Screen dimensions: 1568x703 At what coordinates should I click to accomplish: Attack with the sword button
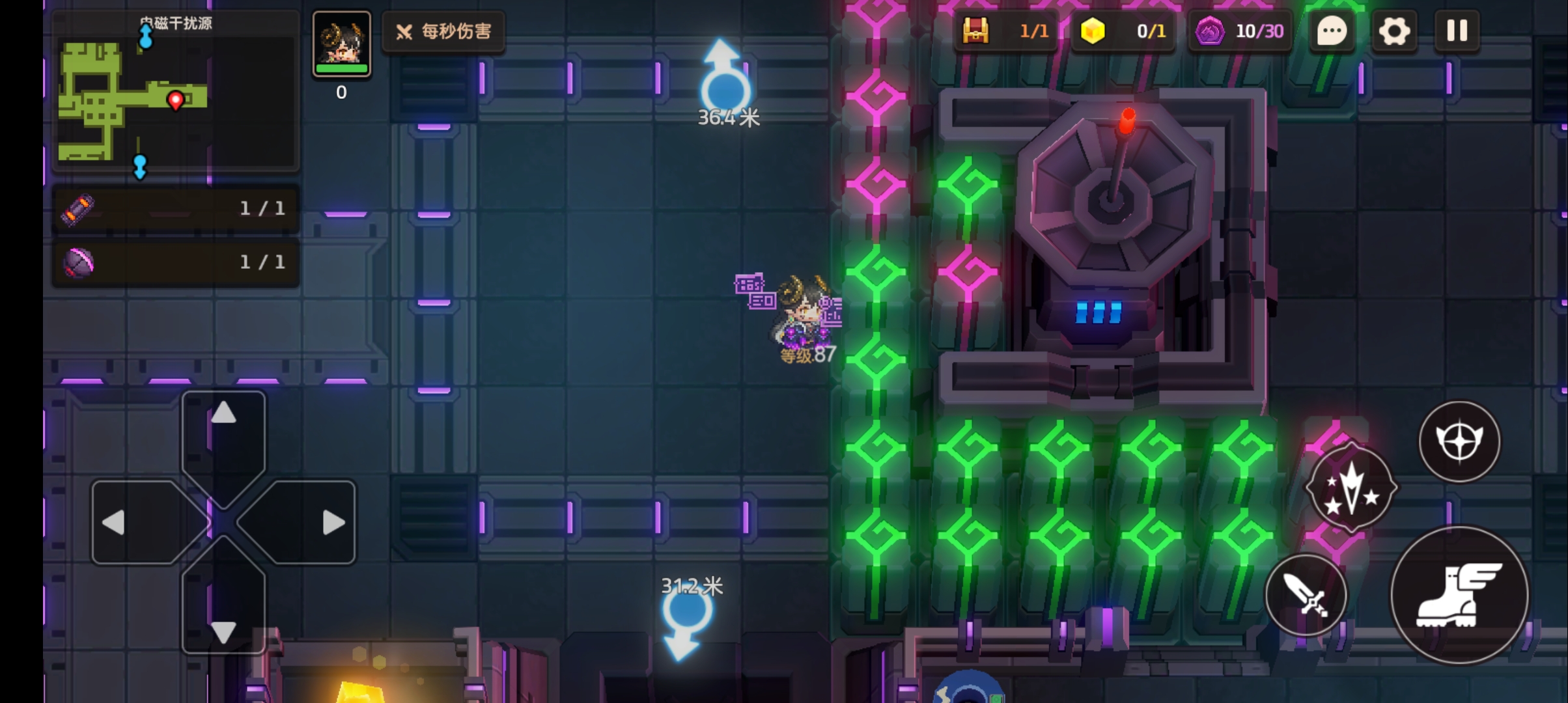tap(1306, 595)
